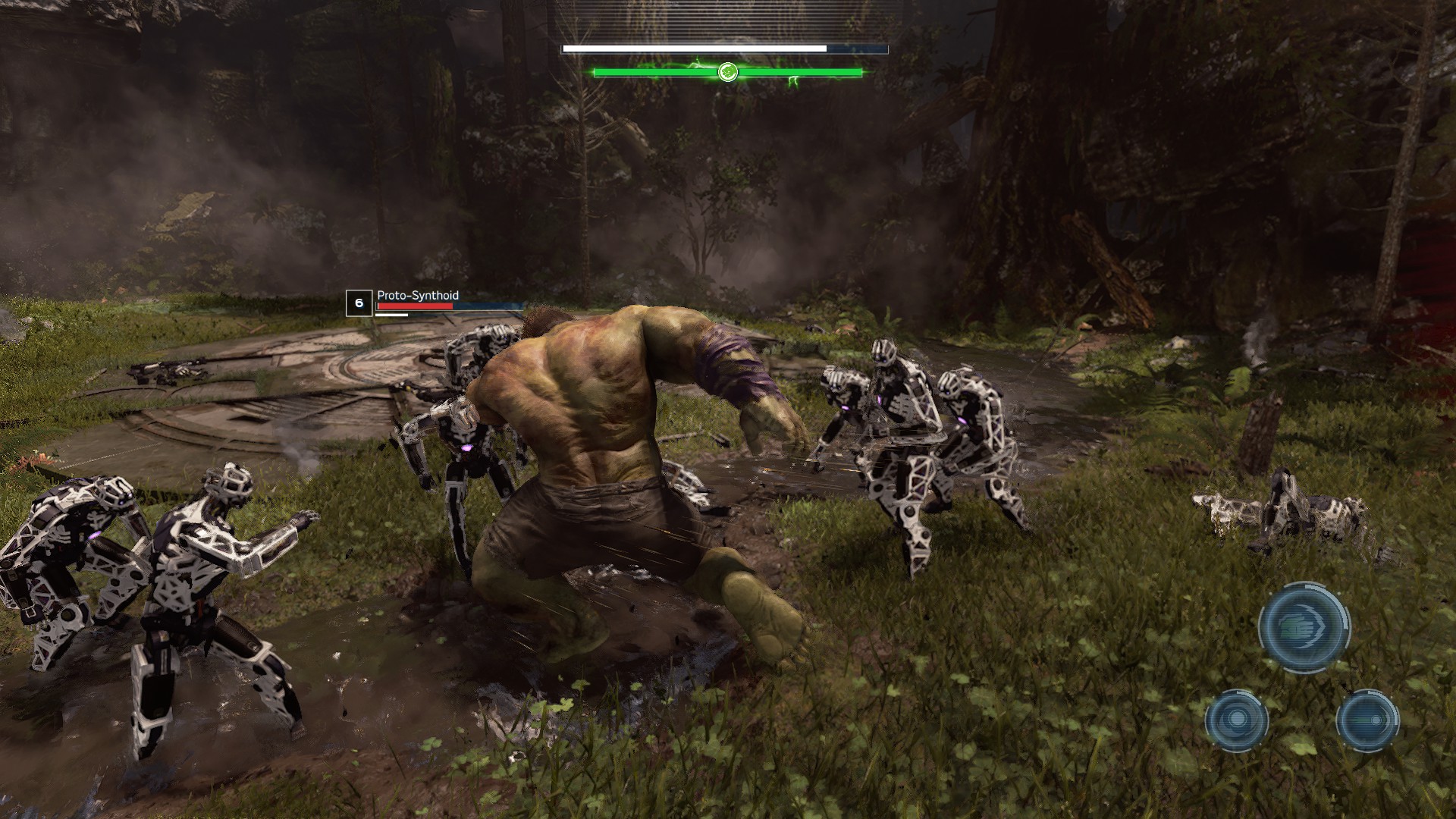Activate the large fist shockwave ability

click(x=1304, y=626)
